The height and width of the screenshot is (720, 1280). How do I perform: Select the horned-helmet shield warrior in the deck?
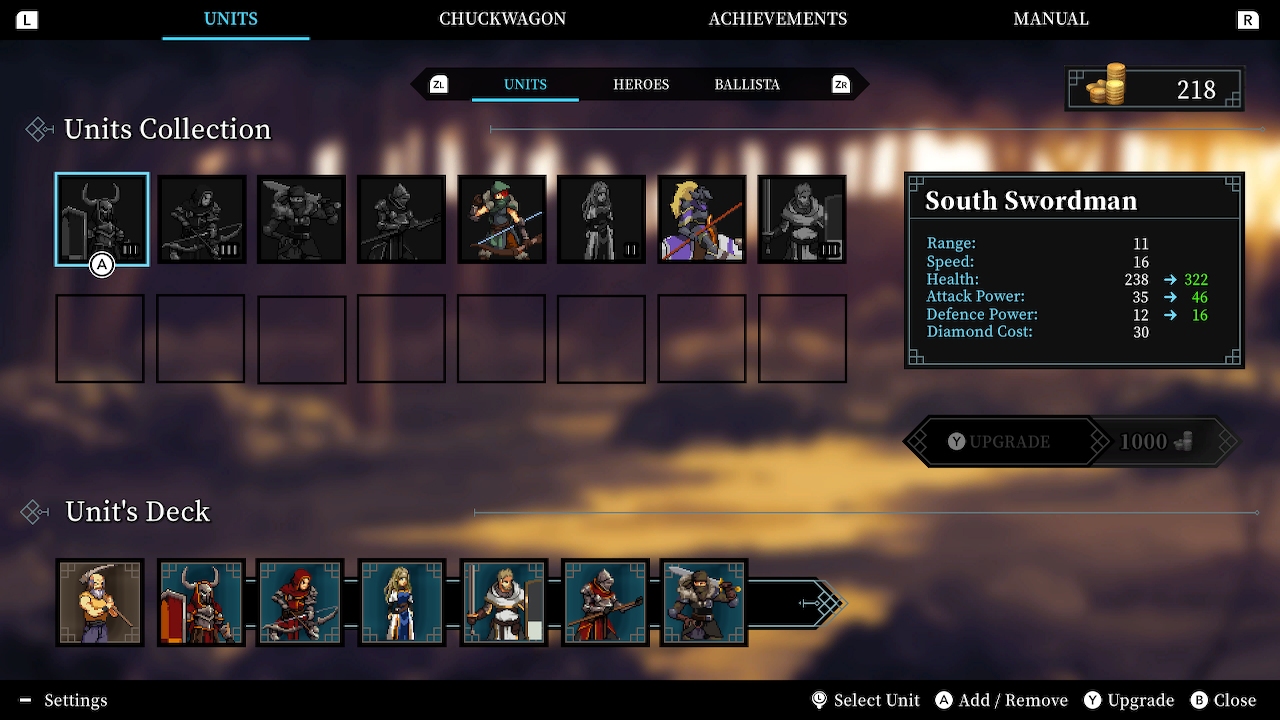(200, 603)
